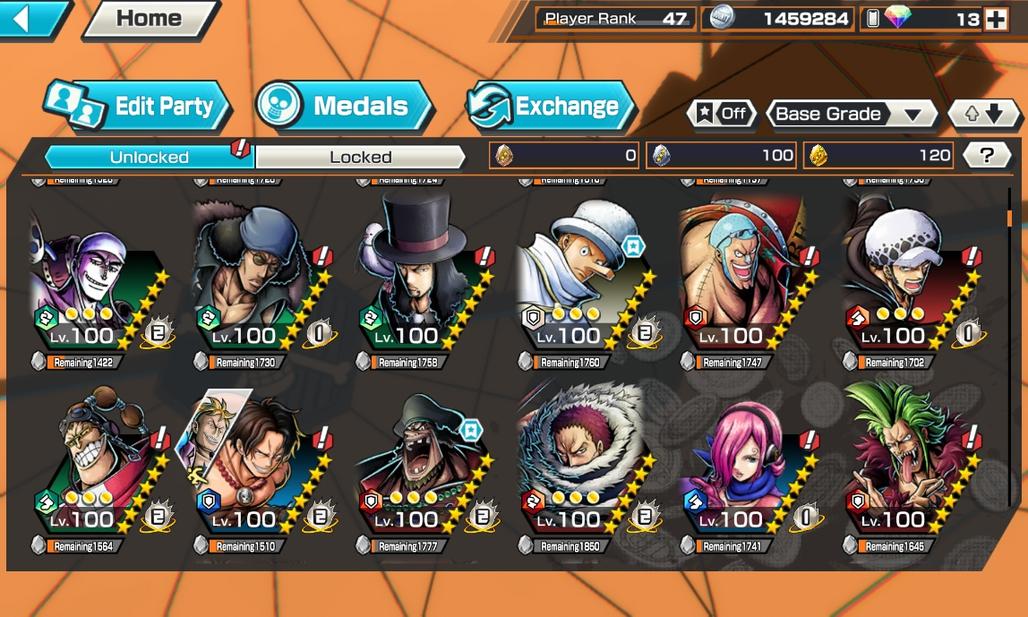Open the Base Grade sort dropdown
1028x617 pixels.
pyautogui.click(x=850, y=113)
